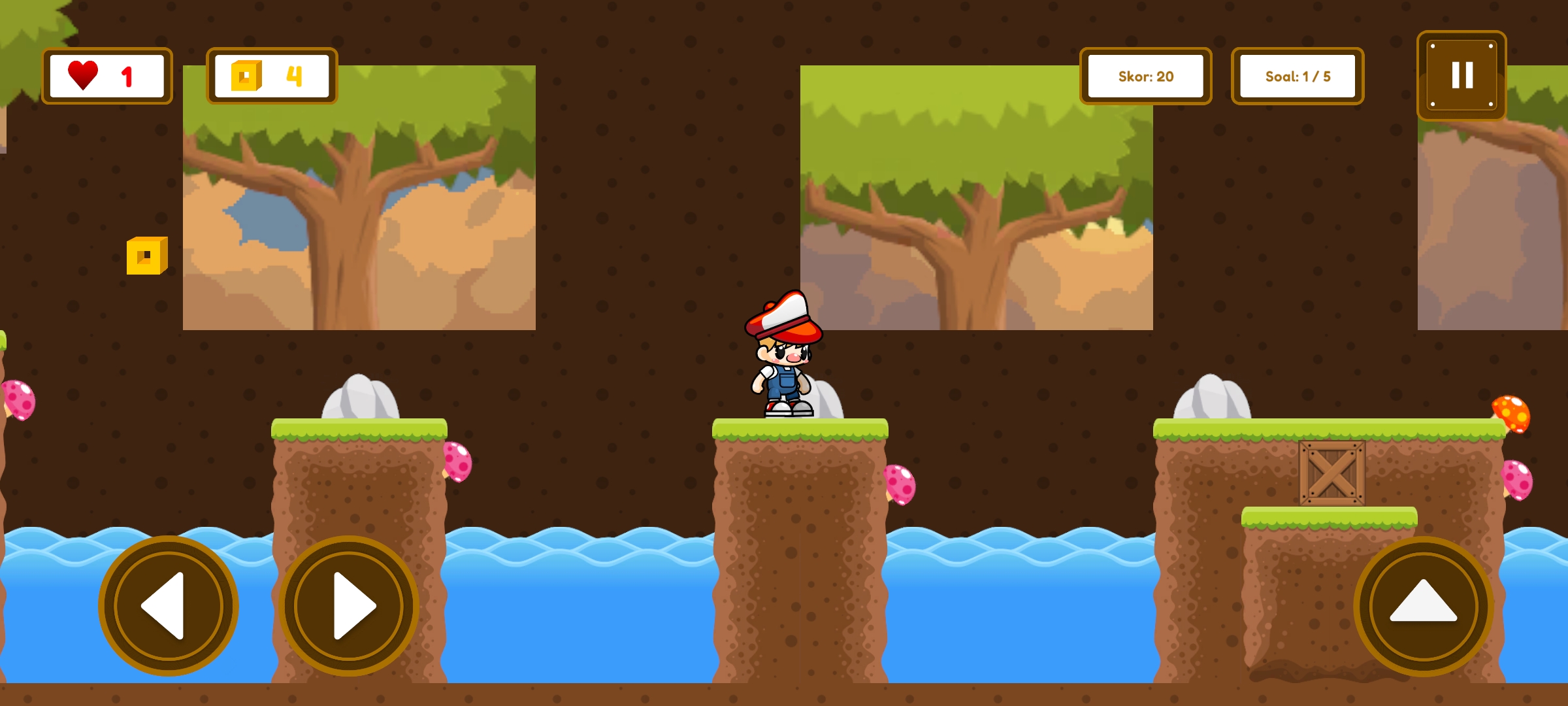This screenshot has height=706, width=1568.
Task: Tap the Soal: 1 / 5 indicator
Action: click(x=1298, y=76)
